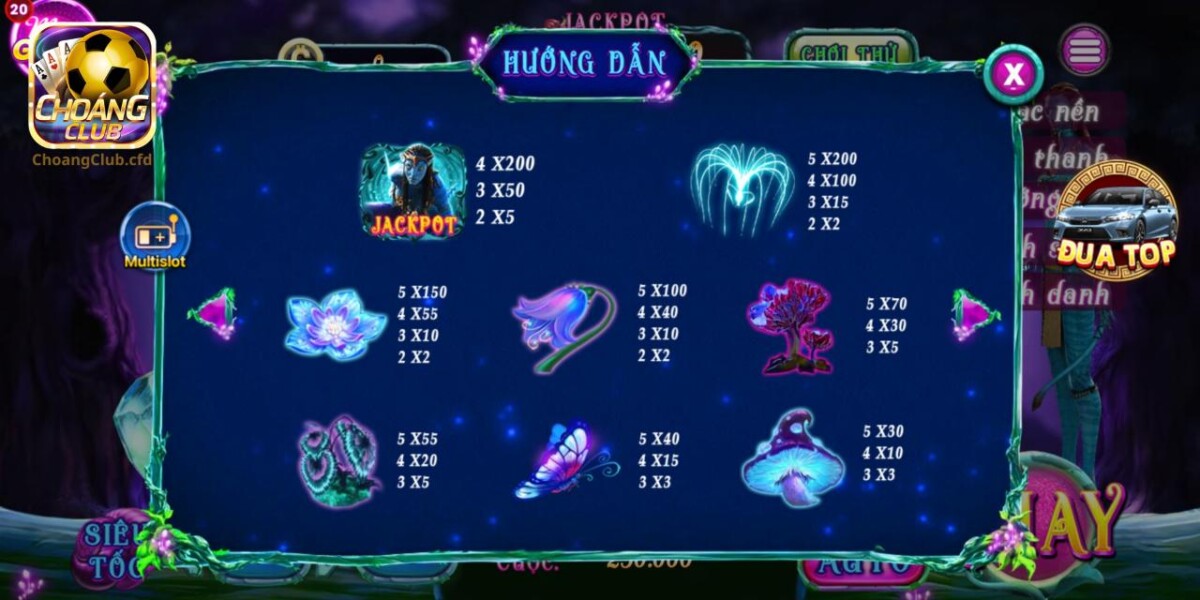Click the Choang Club logo
Viewport: 1200px width, 600px height.
pos(92,87)
